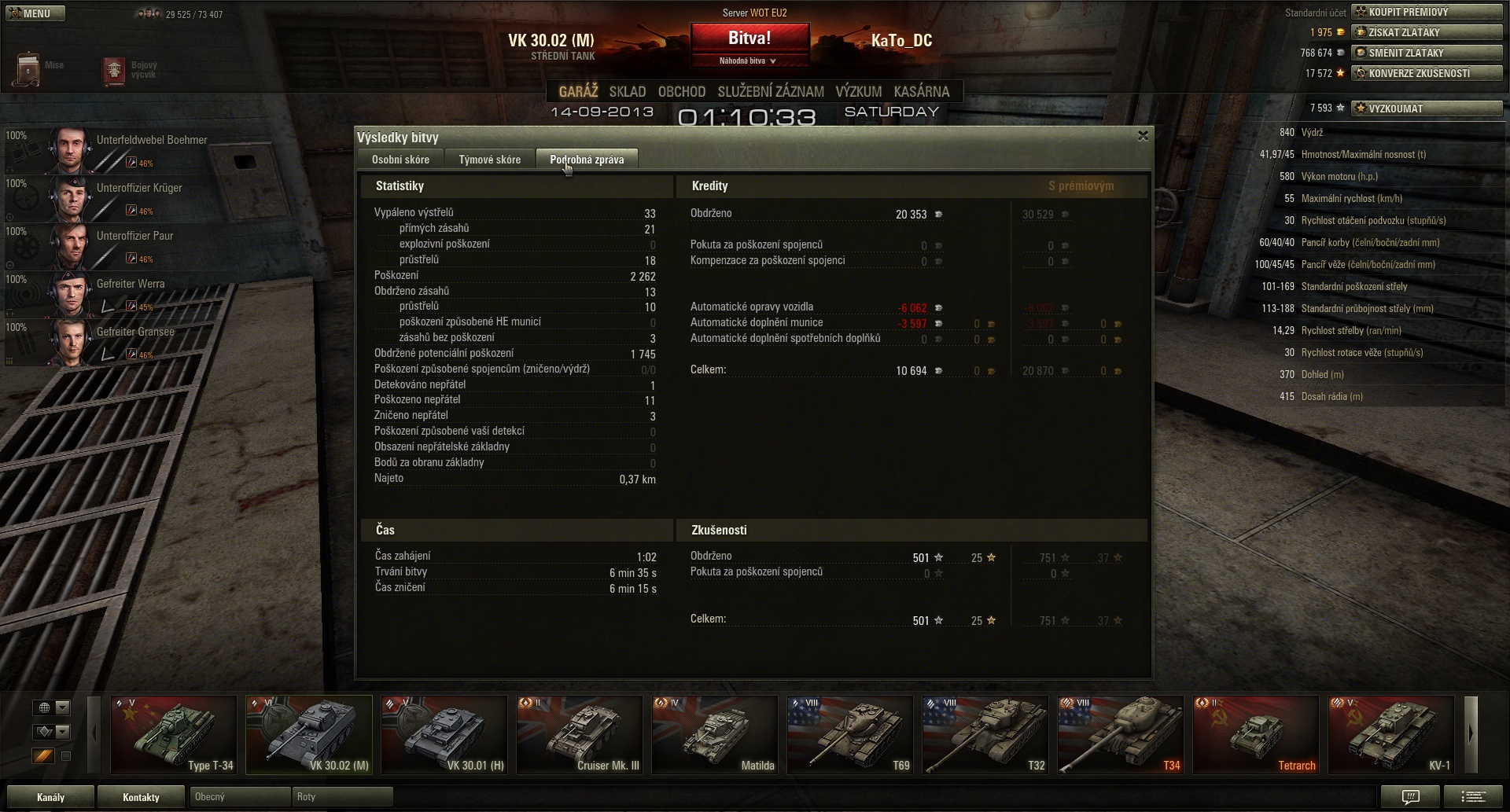The image size is (1510, 812).
Task: Open the VÝZKUM research section
Action: tap(858, 92)
